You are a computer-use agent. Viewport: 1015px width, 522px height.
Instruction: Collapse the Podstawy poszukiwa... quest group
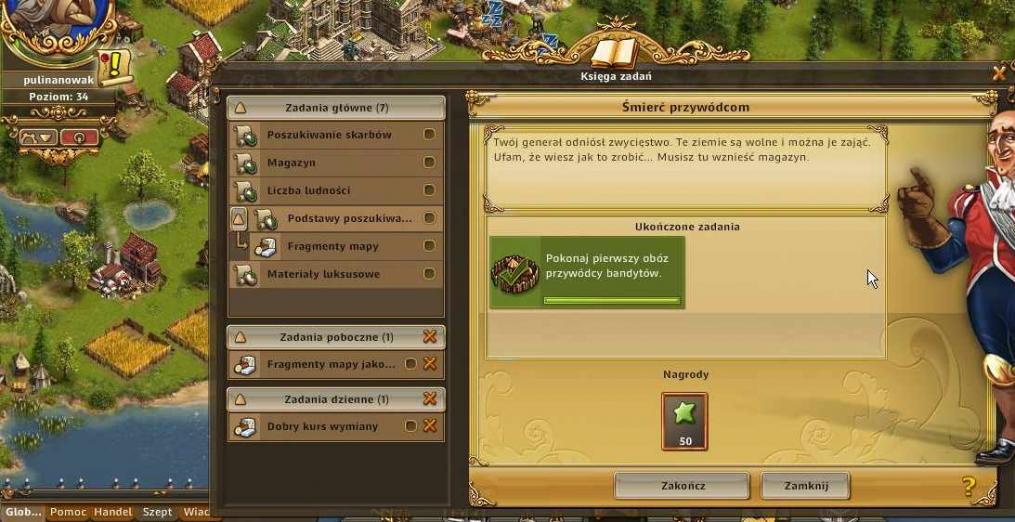pyautogui.click(x=239, y=218)
